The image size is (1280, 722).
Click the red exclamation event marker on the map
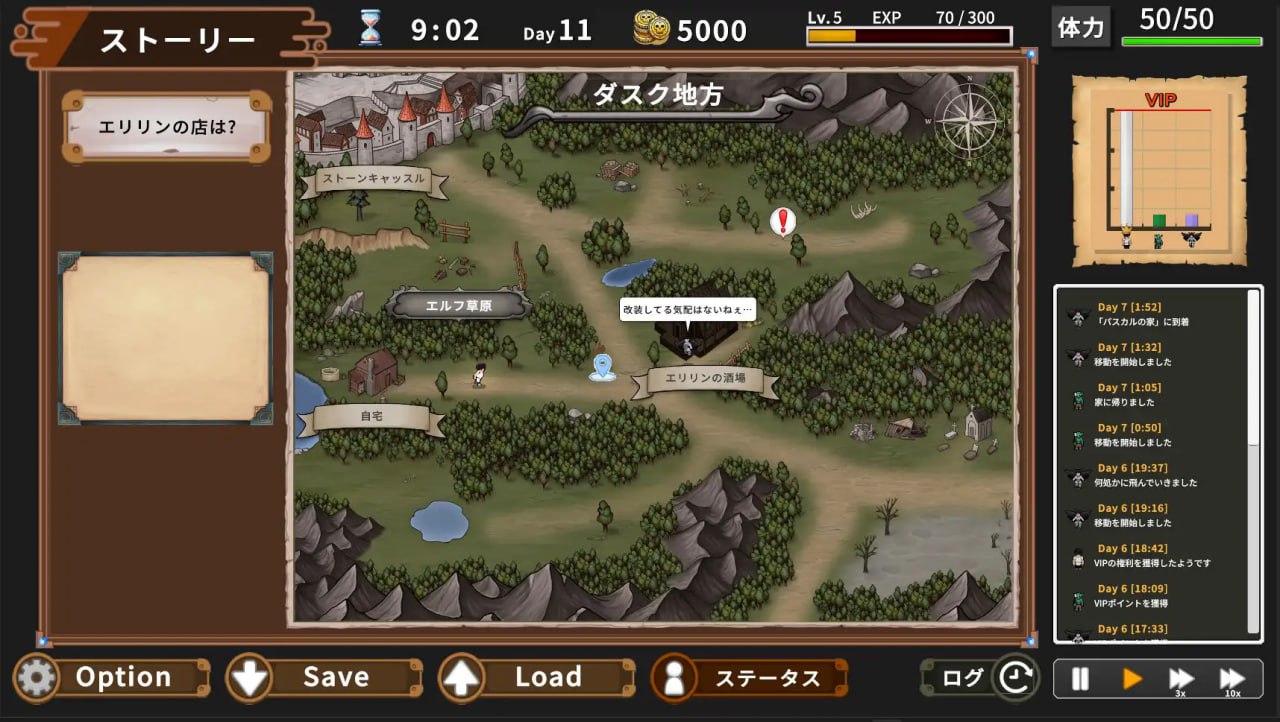[781, 220]
